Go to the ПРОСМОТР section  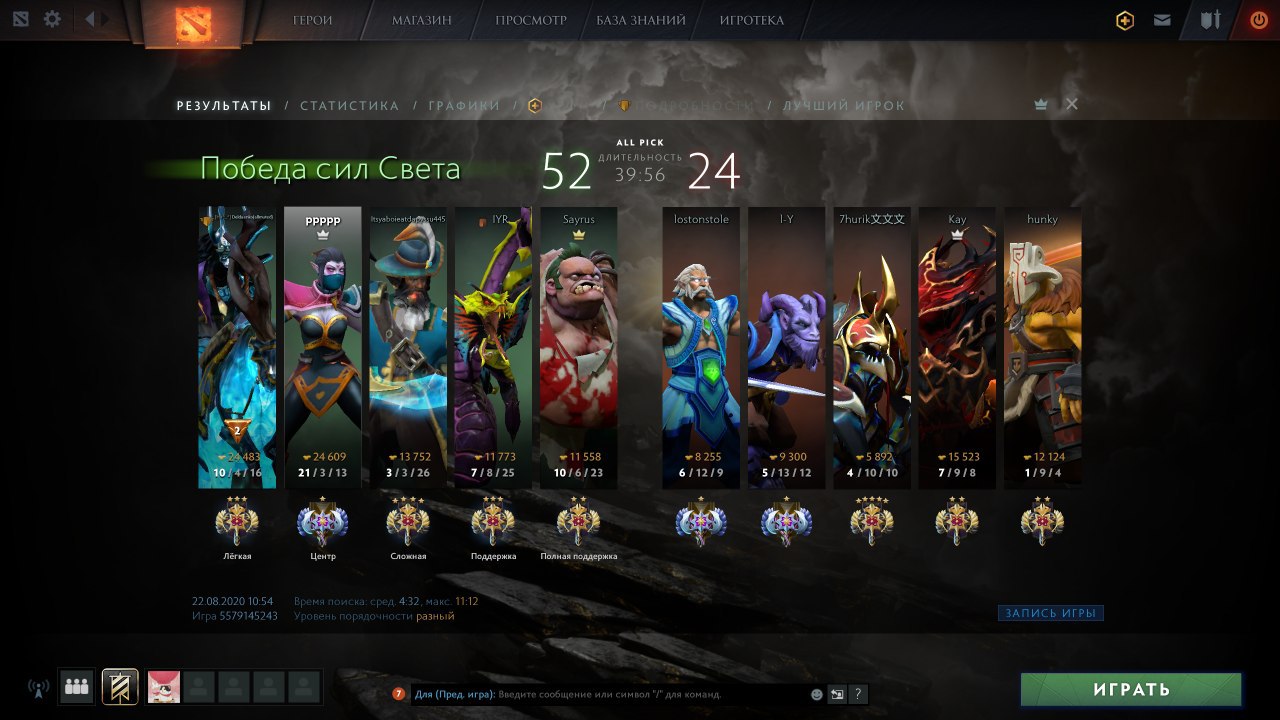point(530,20)
